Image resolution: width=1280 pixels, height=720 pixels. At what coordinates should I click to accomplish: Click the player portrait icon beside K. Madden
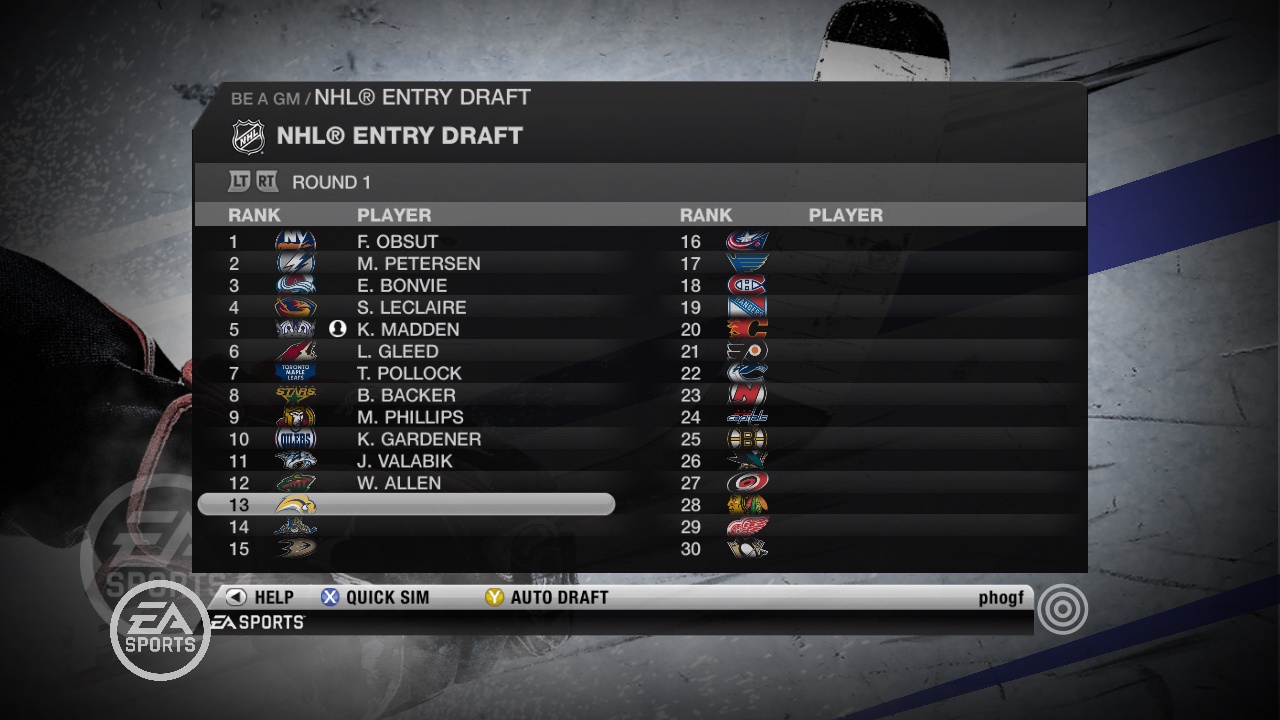click(337, 329)
